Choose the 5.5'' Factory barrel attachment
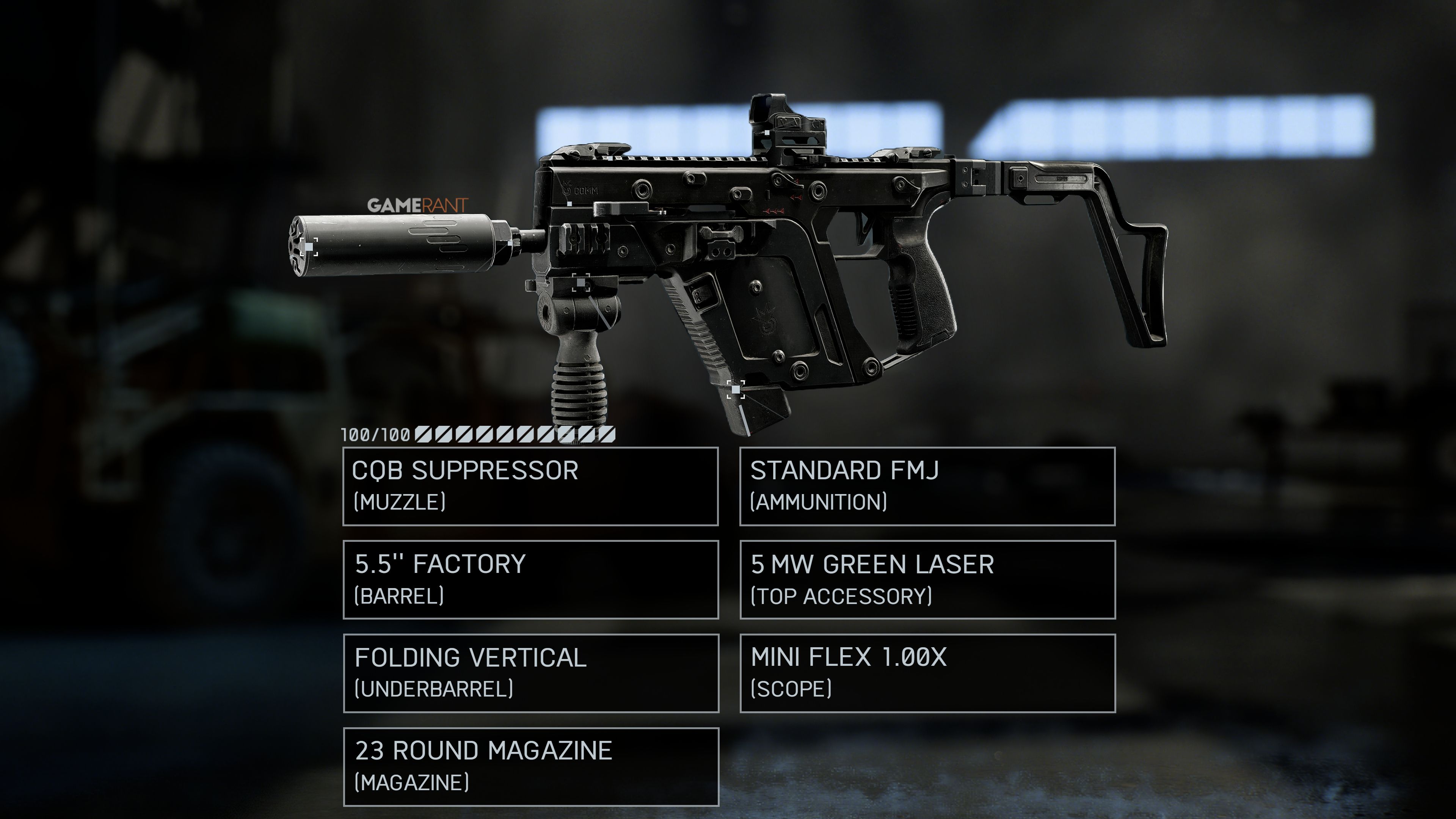The image size is (1456, 819). coord(530,579)
